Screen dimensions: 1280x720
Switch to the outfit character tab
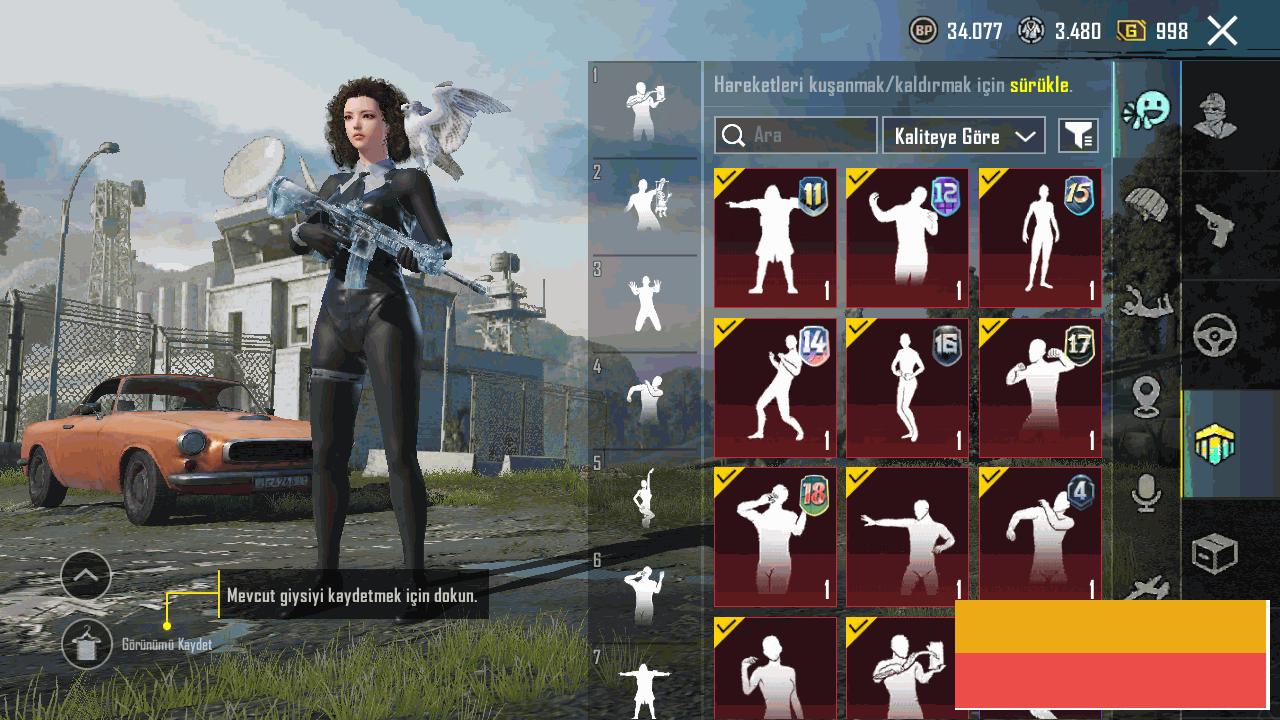coord(1215,114)
